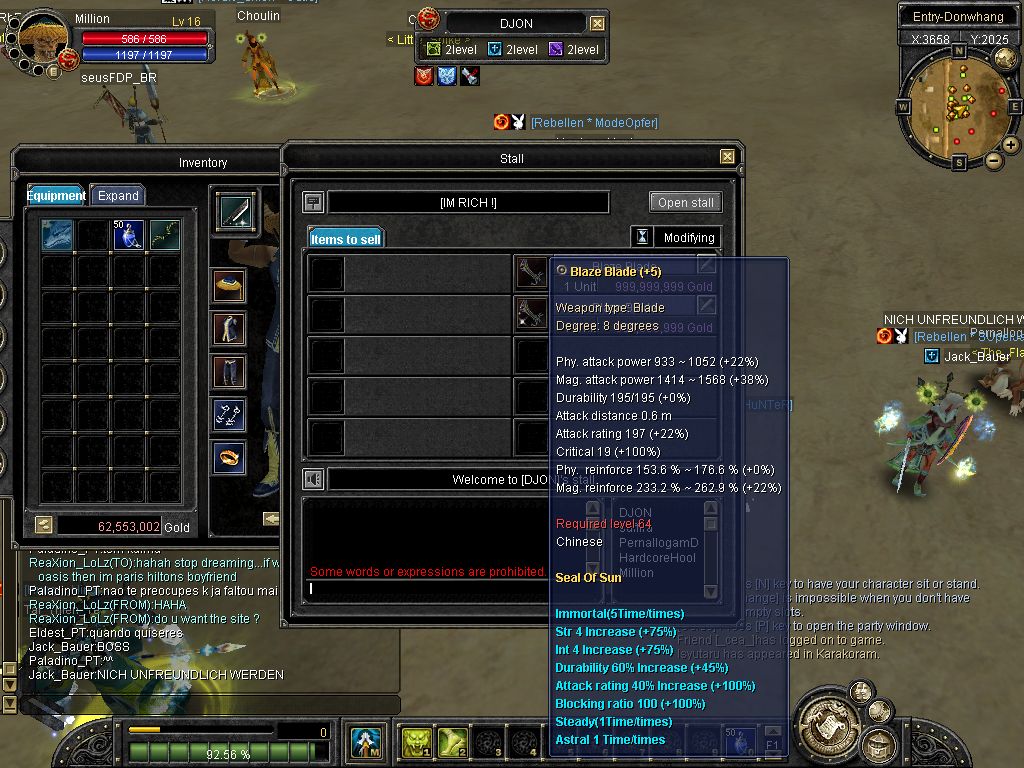Click the white arrow skill icon marked M

click(365, 741)
